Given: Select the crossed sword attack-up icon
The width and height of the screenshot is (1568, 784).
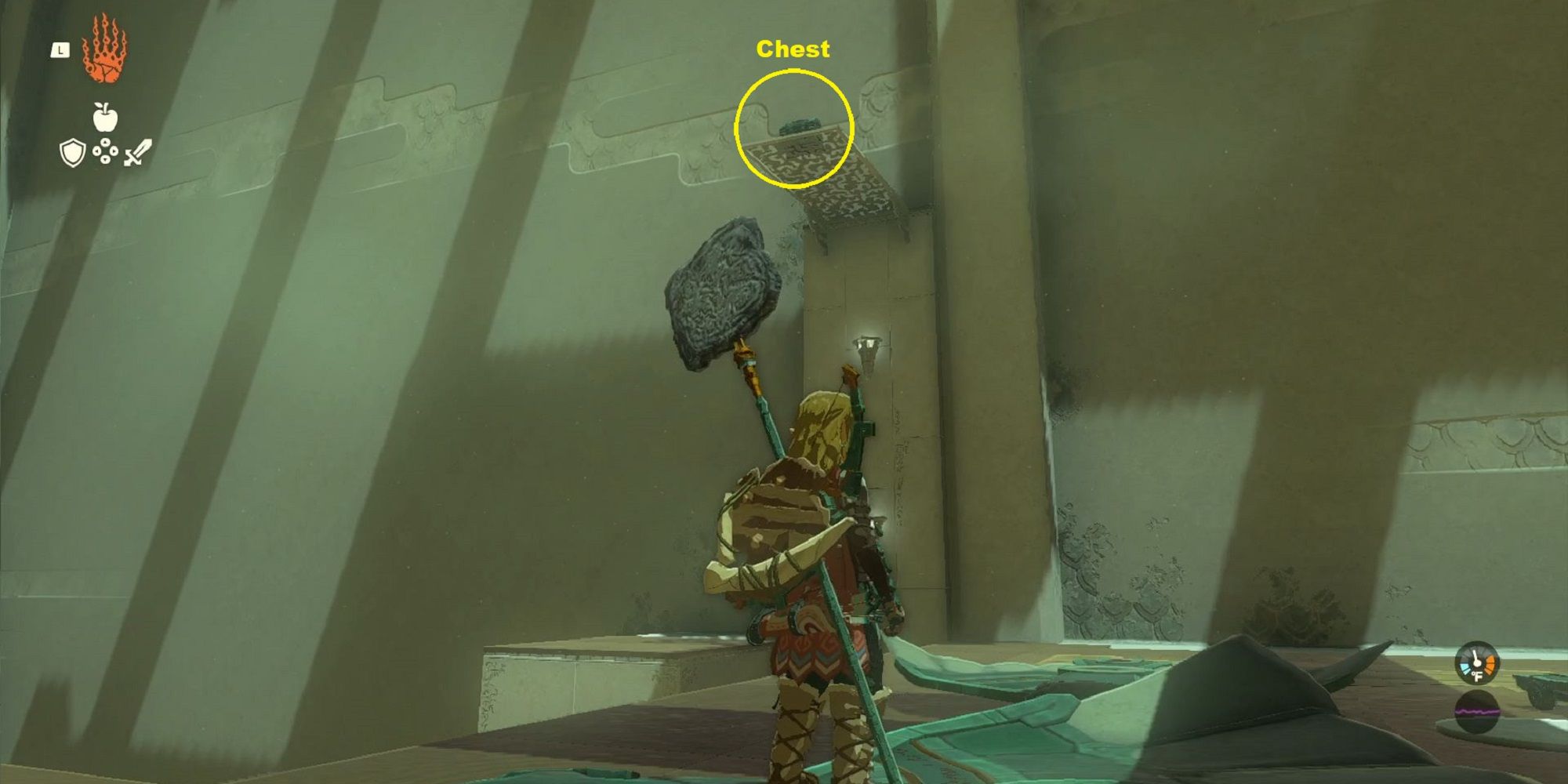Looking at the screenshot, I should [137, 152].
